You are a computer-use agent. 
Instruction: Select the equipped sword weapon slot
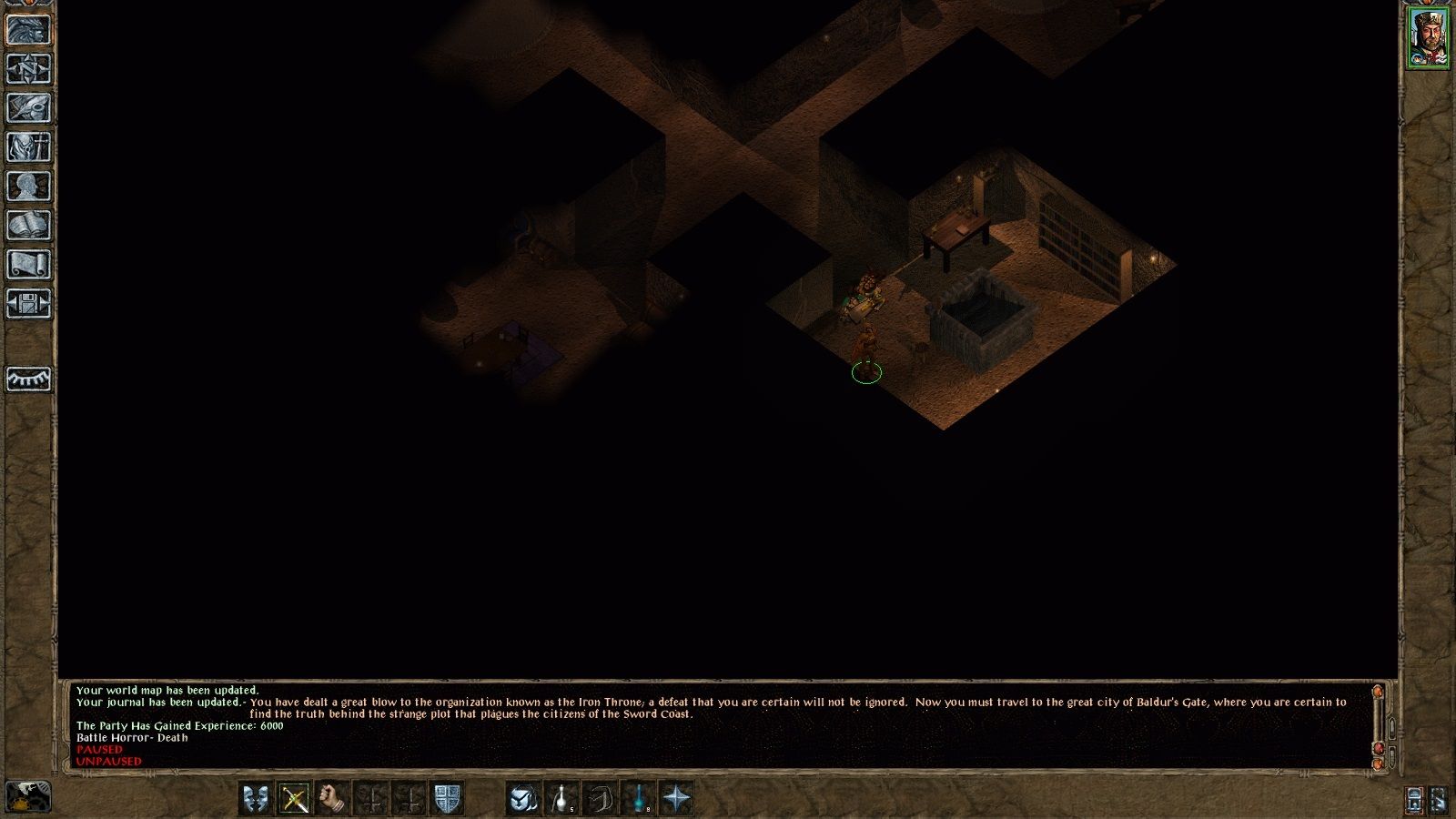(295, 799)
